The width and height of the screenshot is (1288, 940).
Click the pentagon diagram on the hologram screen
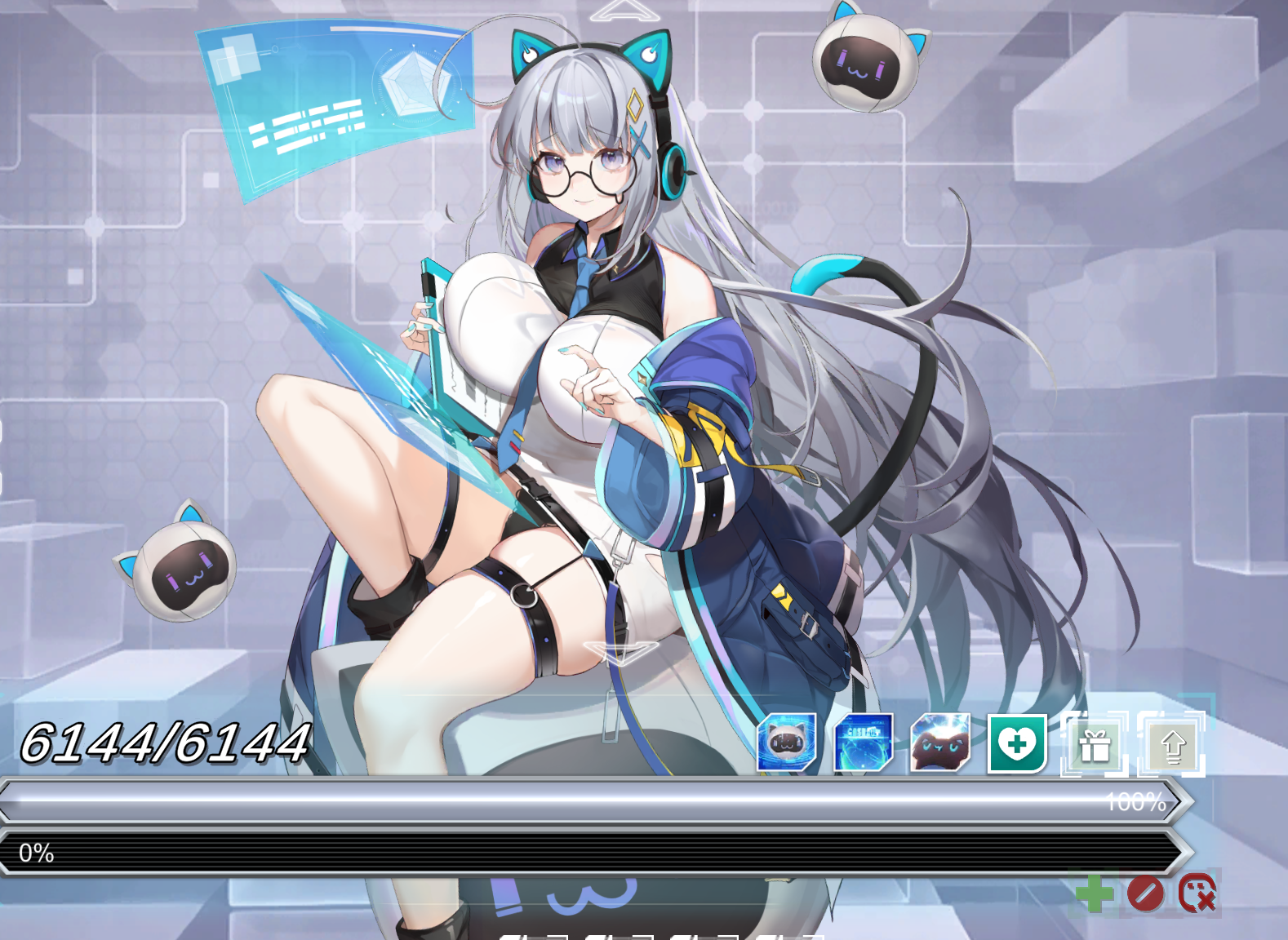(415, 82)
